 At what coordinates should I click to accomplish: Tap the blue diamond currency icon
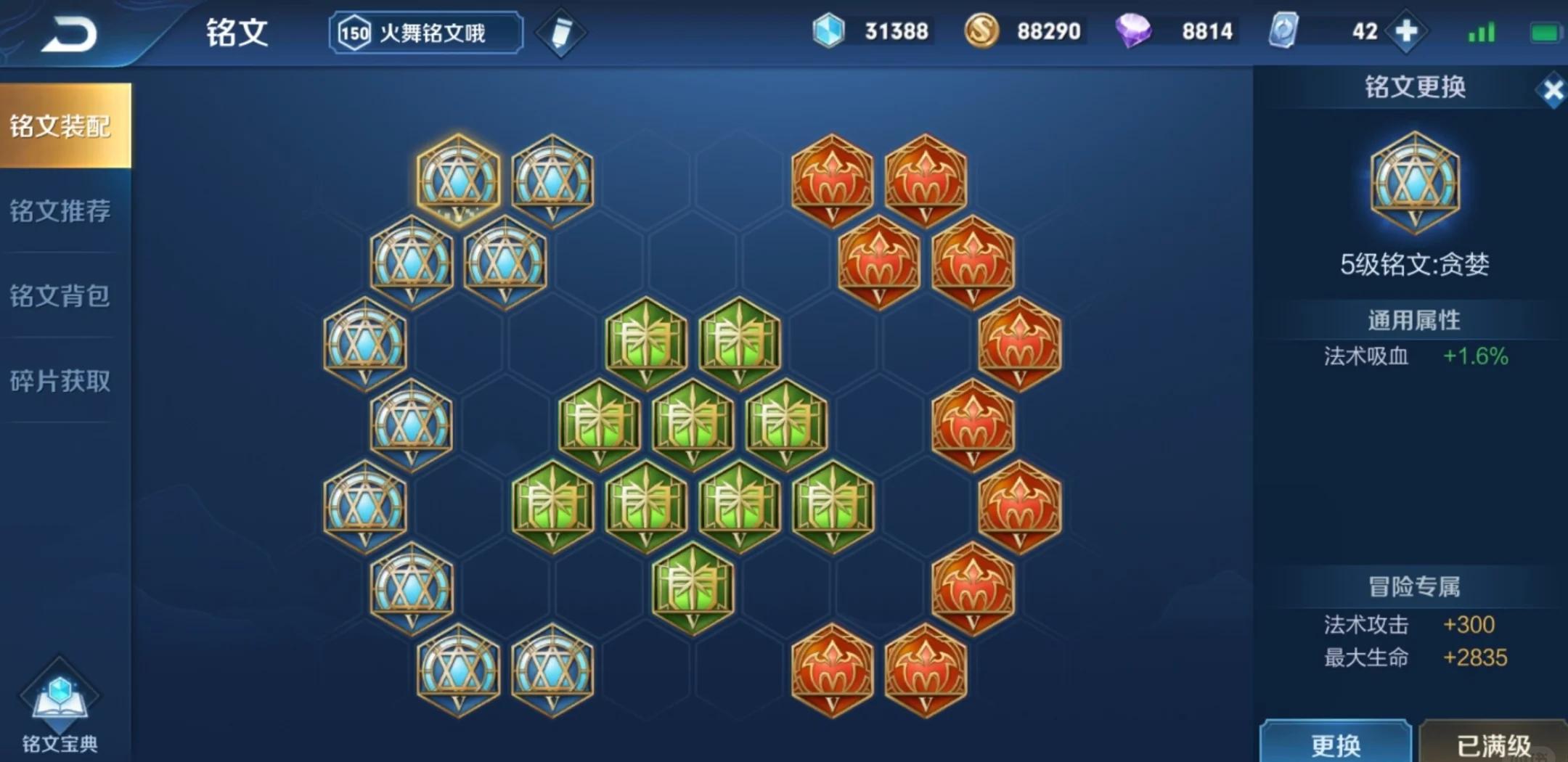coord(828,30)
